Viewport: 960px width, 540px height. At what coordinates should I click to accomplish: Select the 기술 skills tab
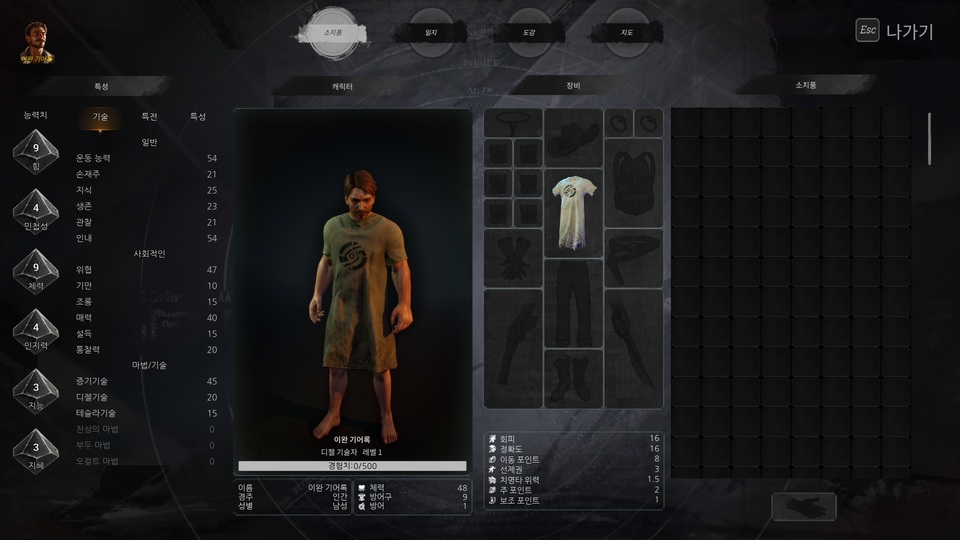[100, 116]
